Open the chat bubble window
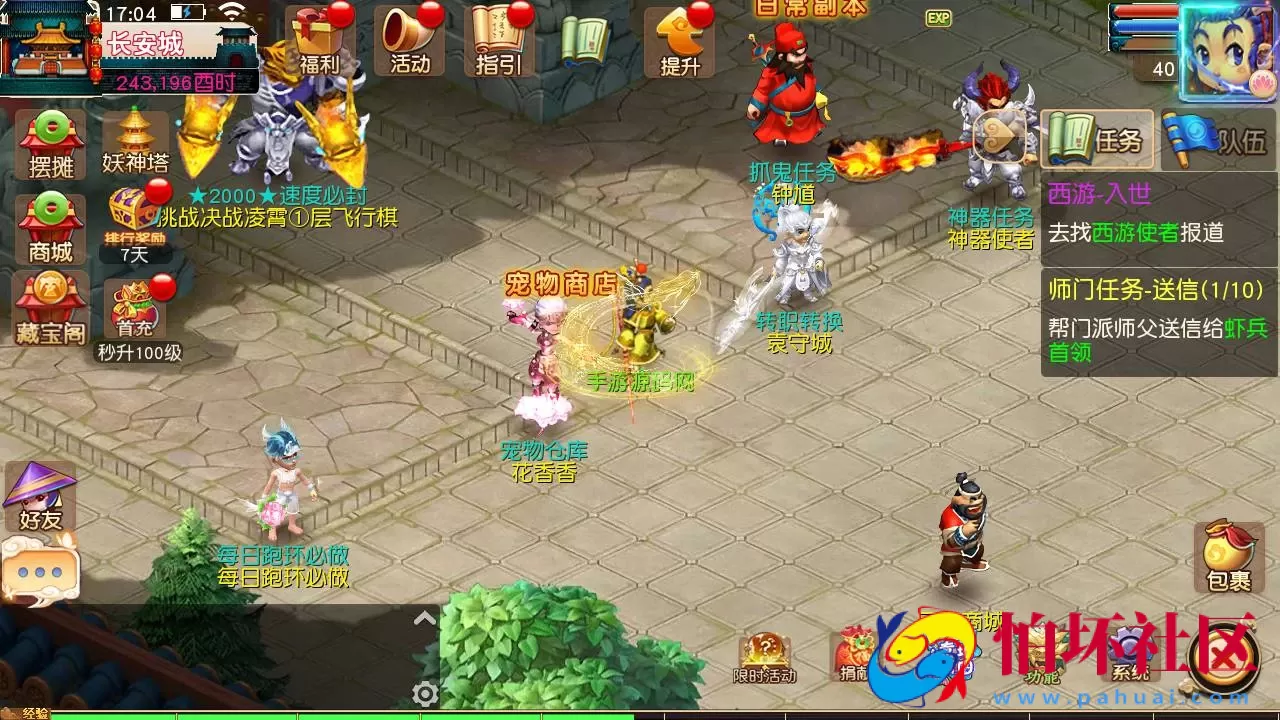Viewport: 1280px width, 720px height. tap(42, 572)
